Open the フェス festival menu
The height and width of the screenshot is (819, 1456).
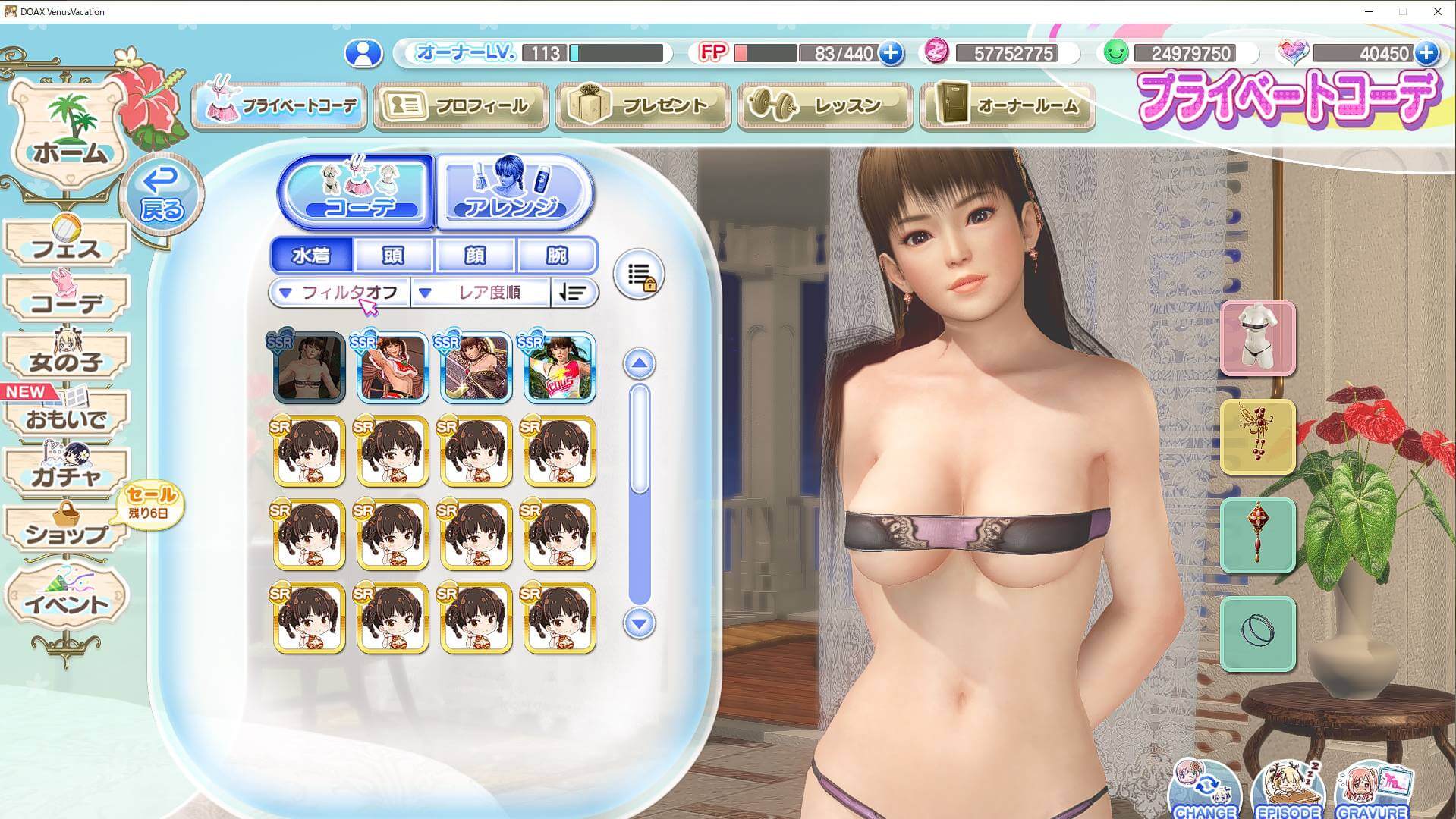[67, 244]
